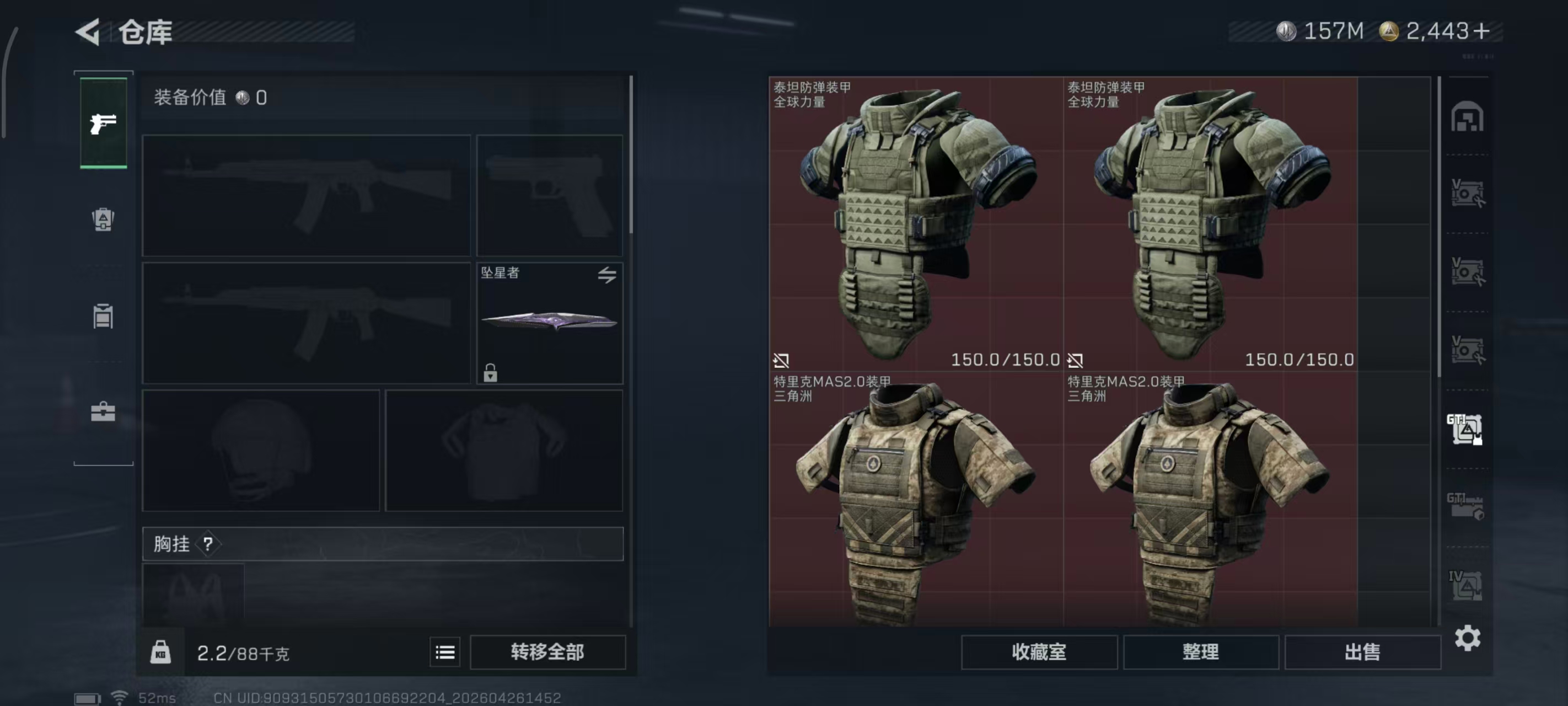Image resolution: width=1568 pixels, height=706 pixels.
Task: Open the backpack category icon on left sidebar
Action: pyautogui.click(x=103, y=221)
